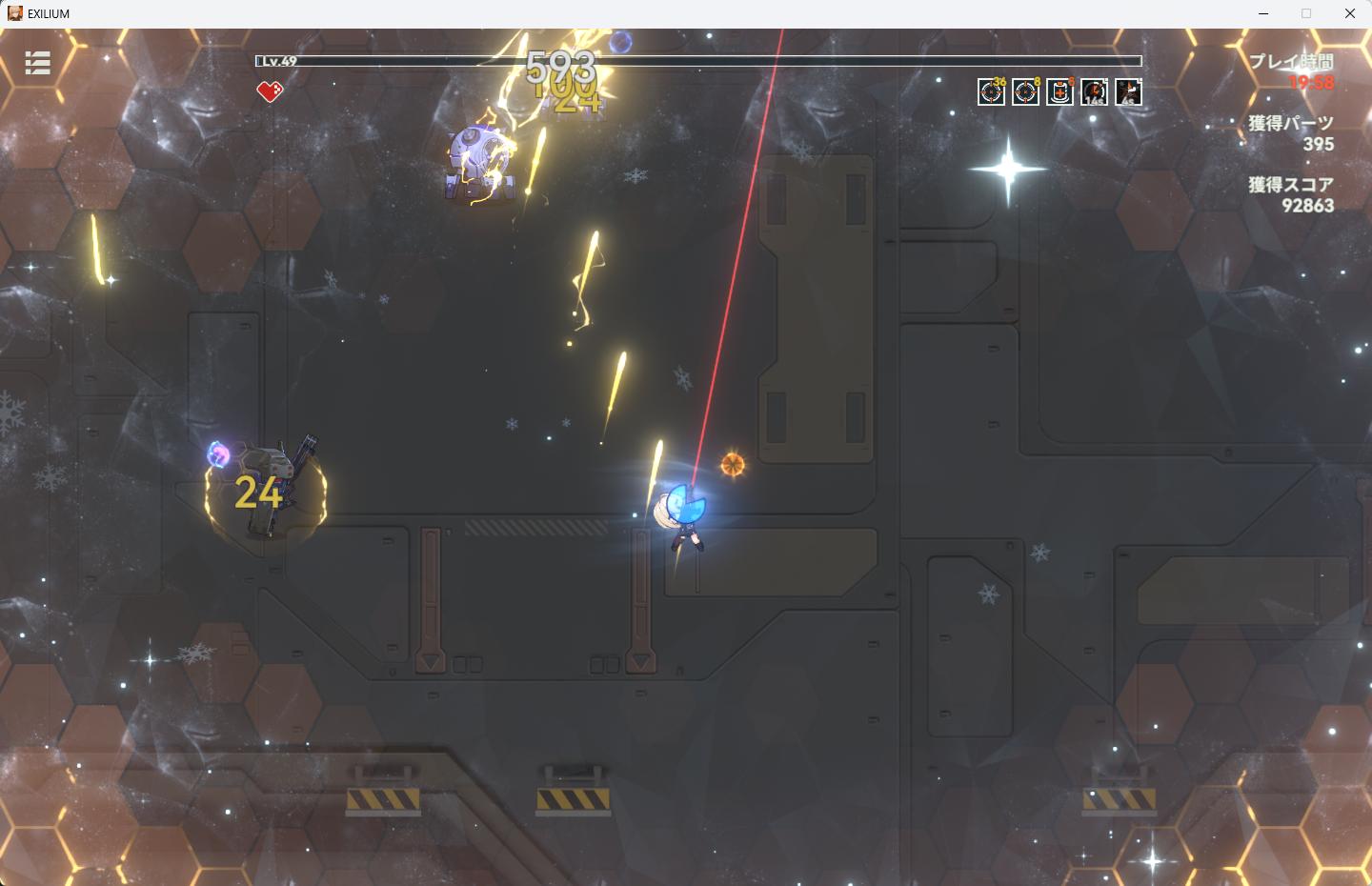Click the battery with plus sign icon
The width and height of the screenshot is (1372, 886).
1059,92
